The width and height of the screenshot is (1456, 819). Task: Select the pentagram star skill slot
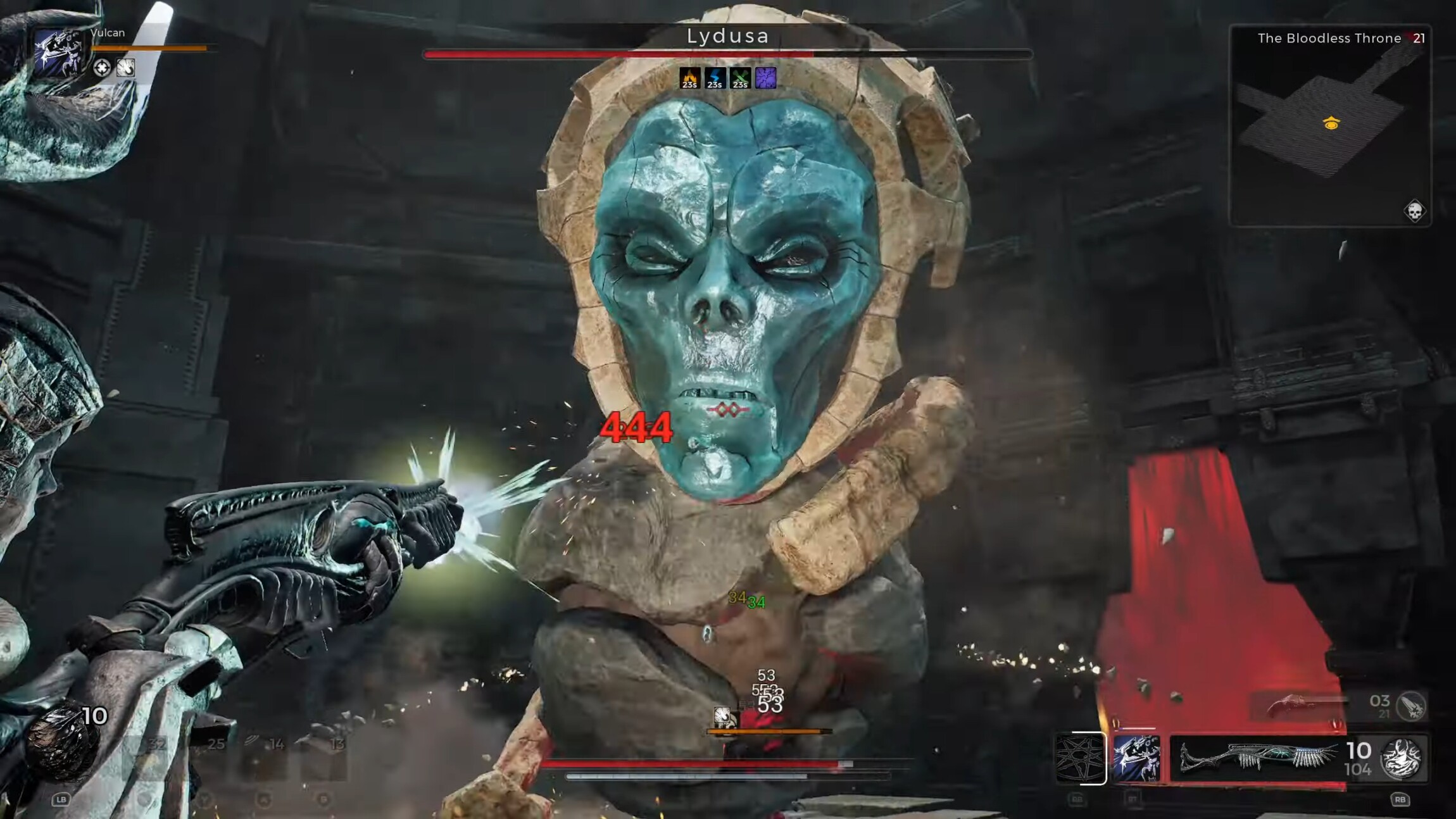coord(1080,758)
